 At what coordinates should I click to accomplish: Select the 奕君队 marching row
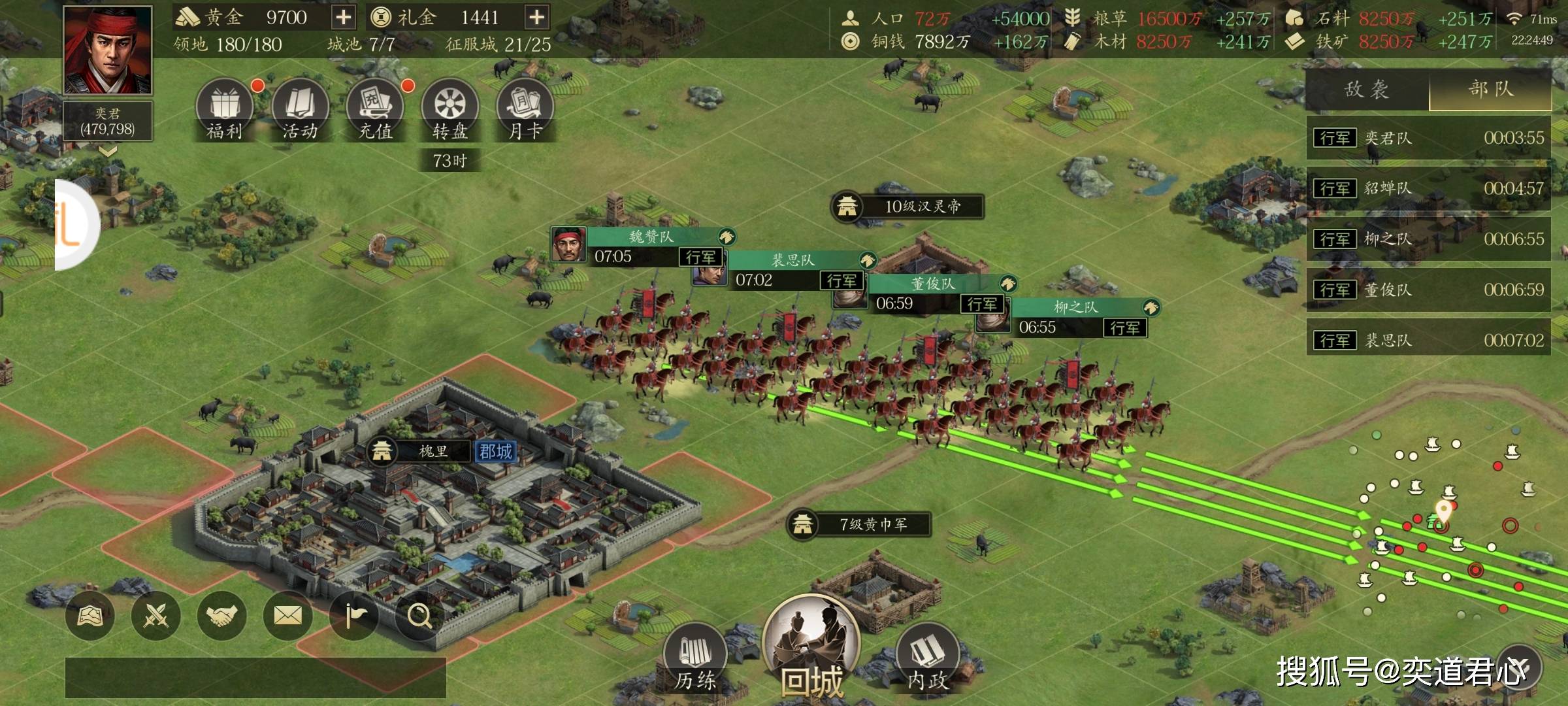(1428, 138)
